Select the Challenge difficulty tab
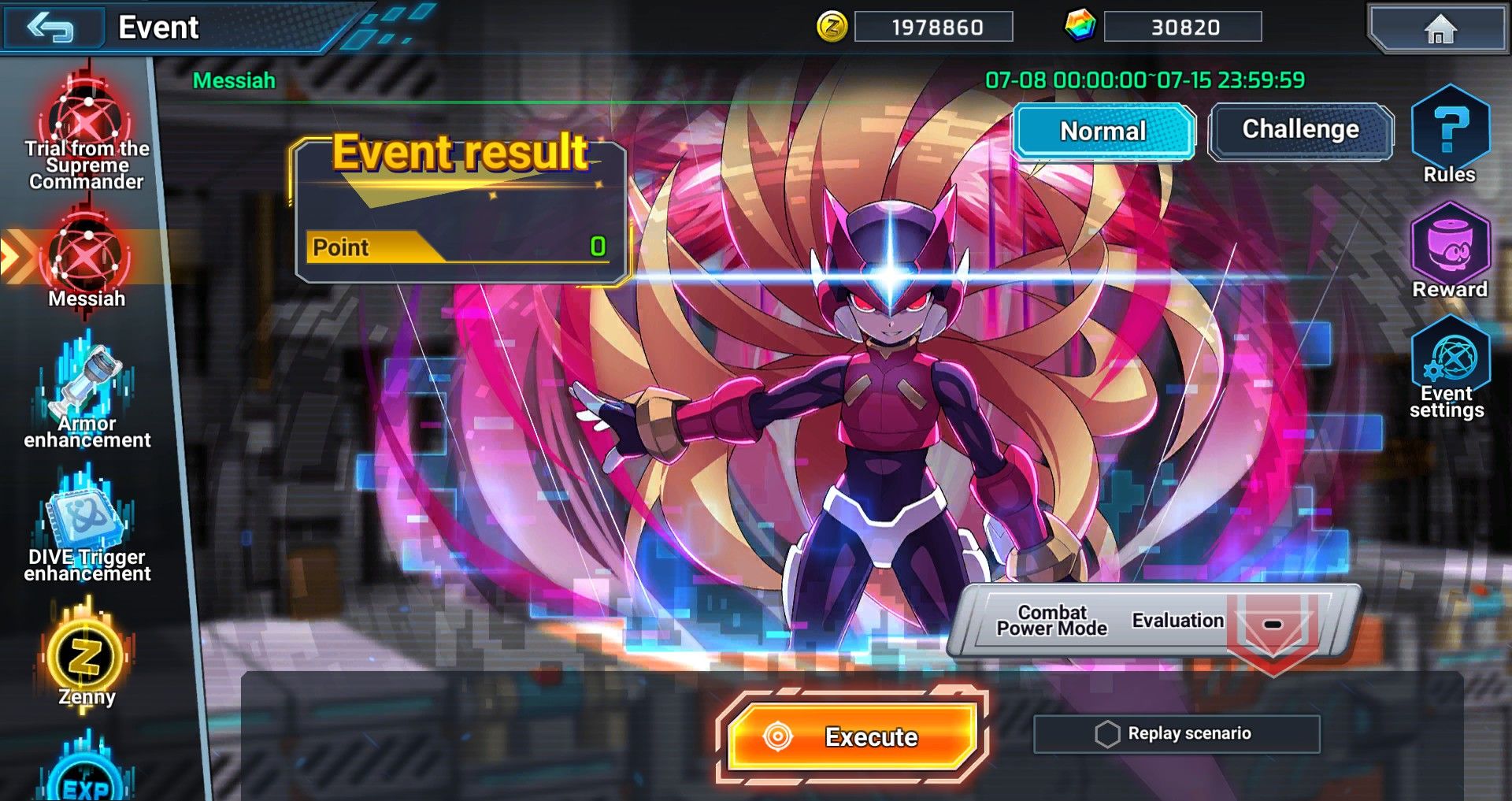Viewport: 1512px width, 801px height. [x=1300, y=130]
